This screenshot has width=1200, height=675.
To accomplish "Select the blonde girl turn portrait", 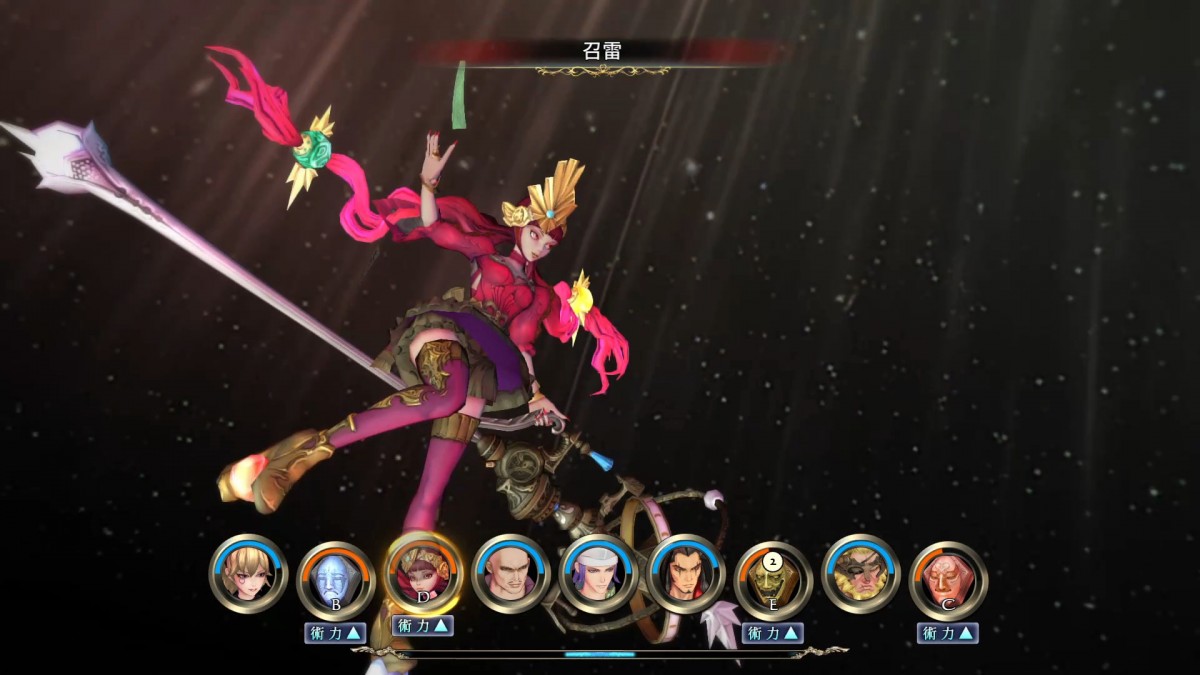I will point(248,574).
